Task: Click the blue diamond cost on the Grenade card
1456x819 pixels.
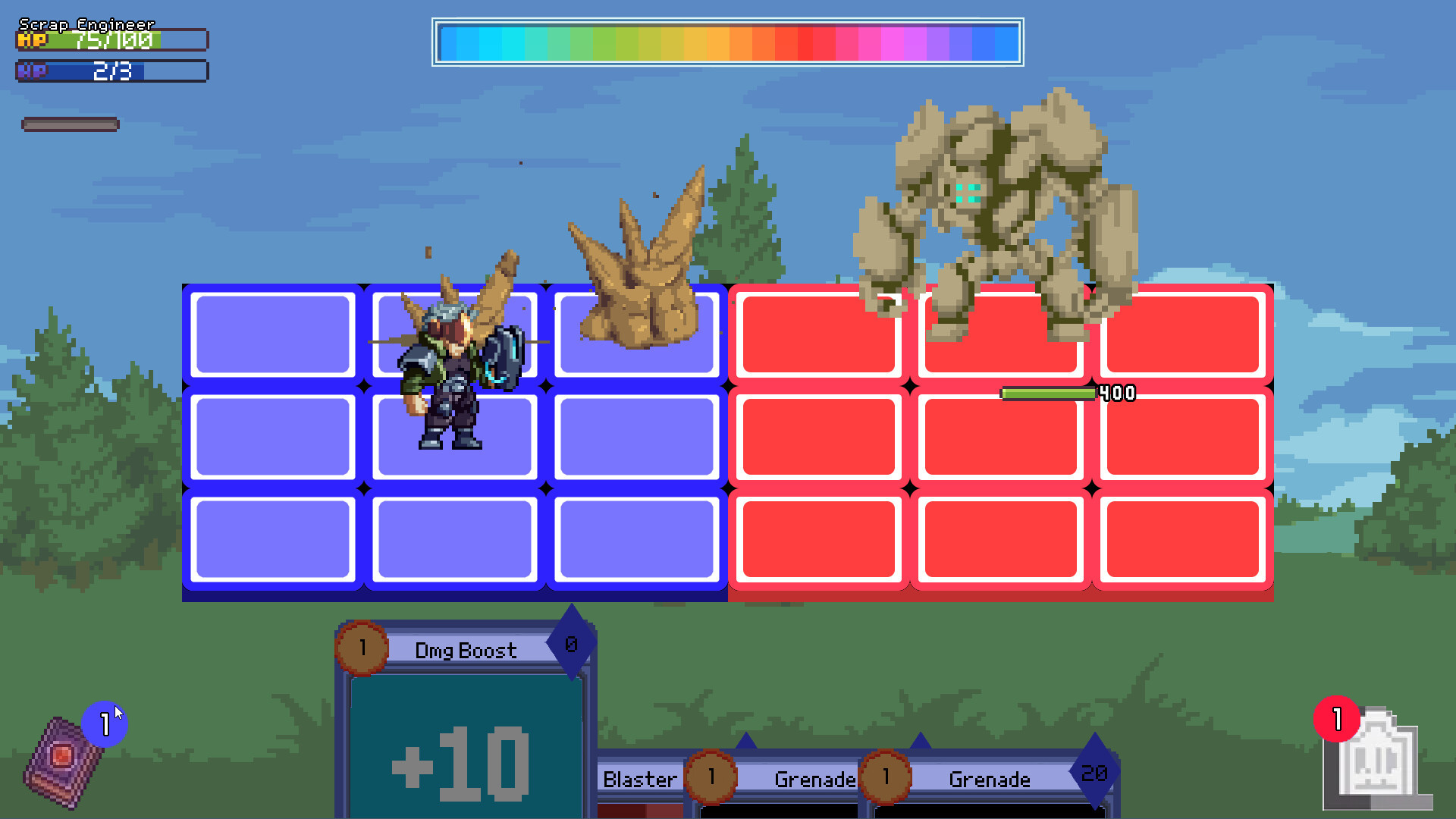Action: (x=1094, y=775)
